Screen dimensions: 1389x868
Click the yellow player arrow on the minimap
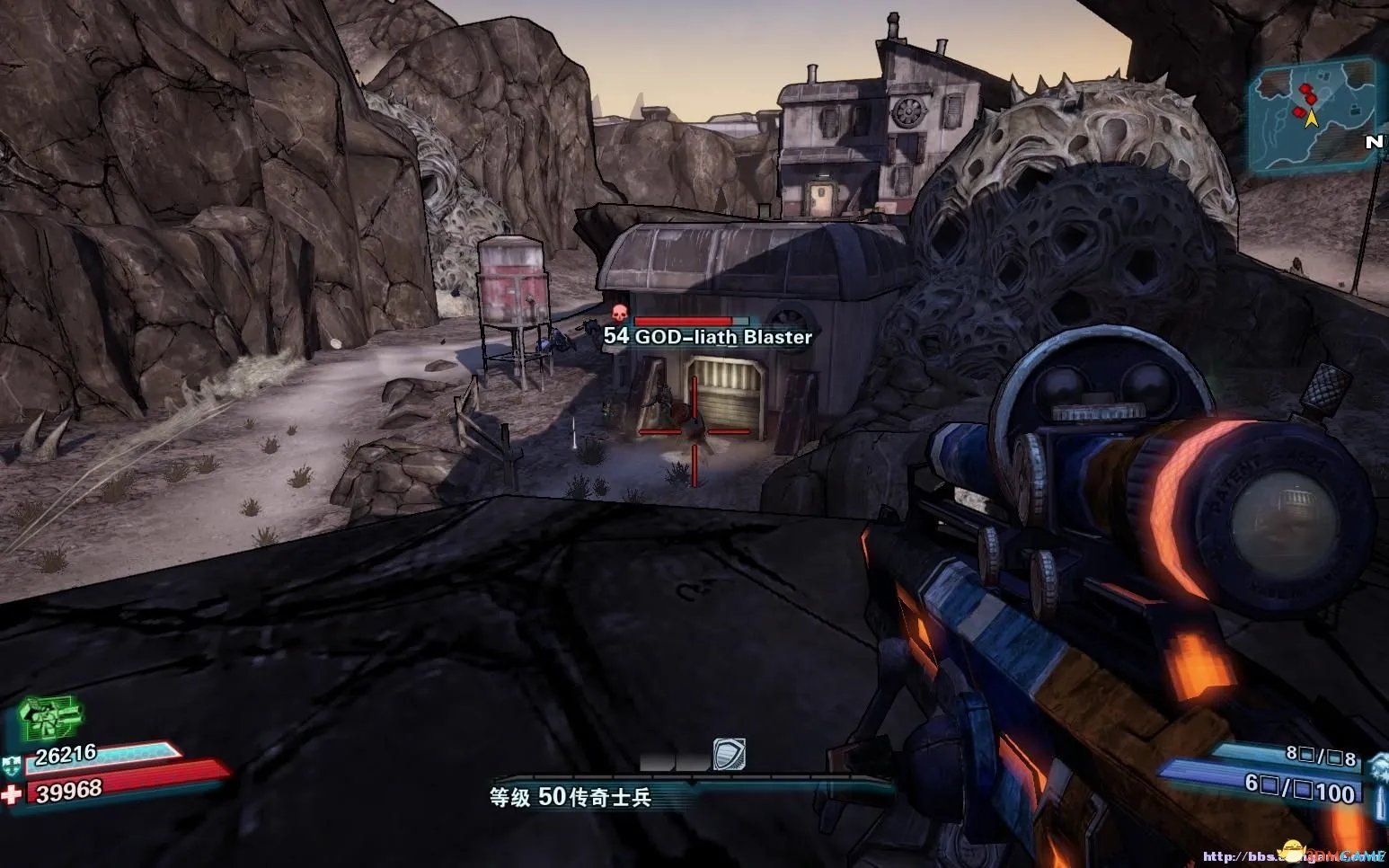pos(1311,119)
